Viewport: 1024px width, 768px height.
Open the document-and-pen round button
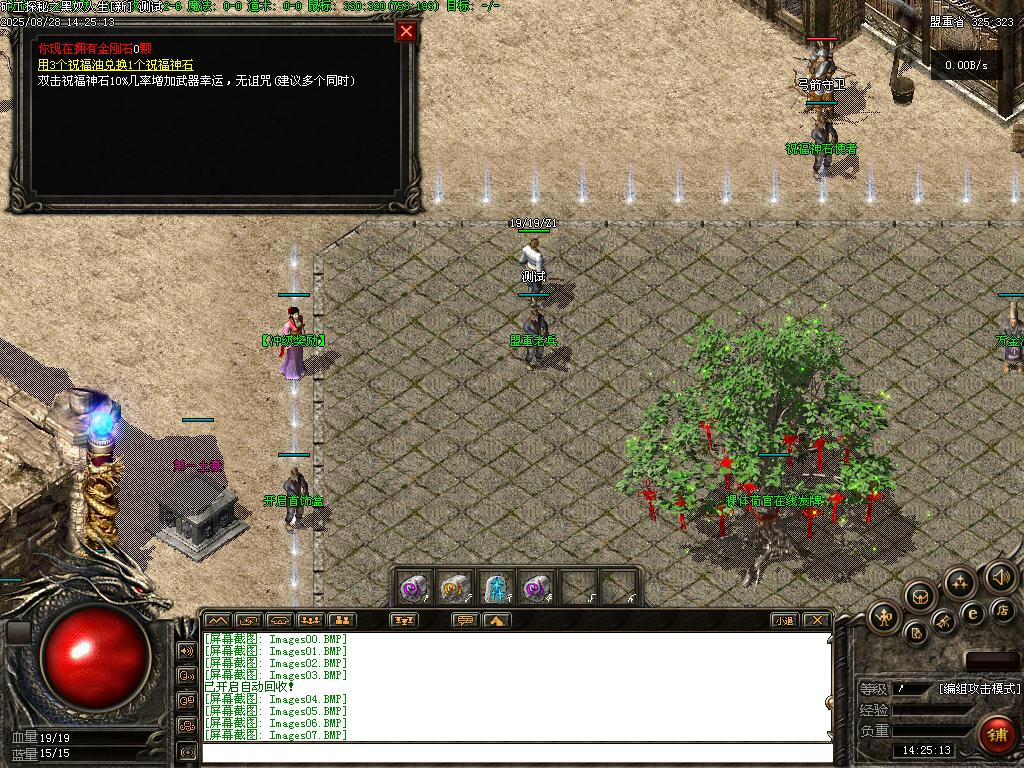coord(915,632)
